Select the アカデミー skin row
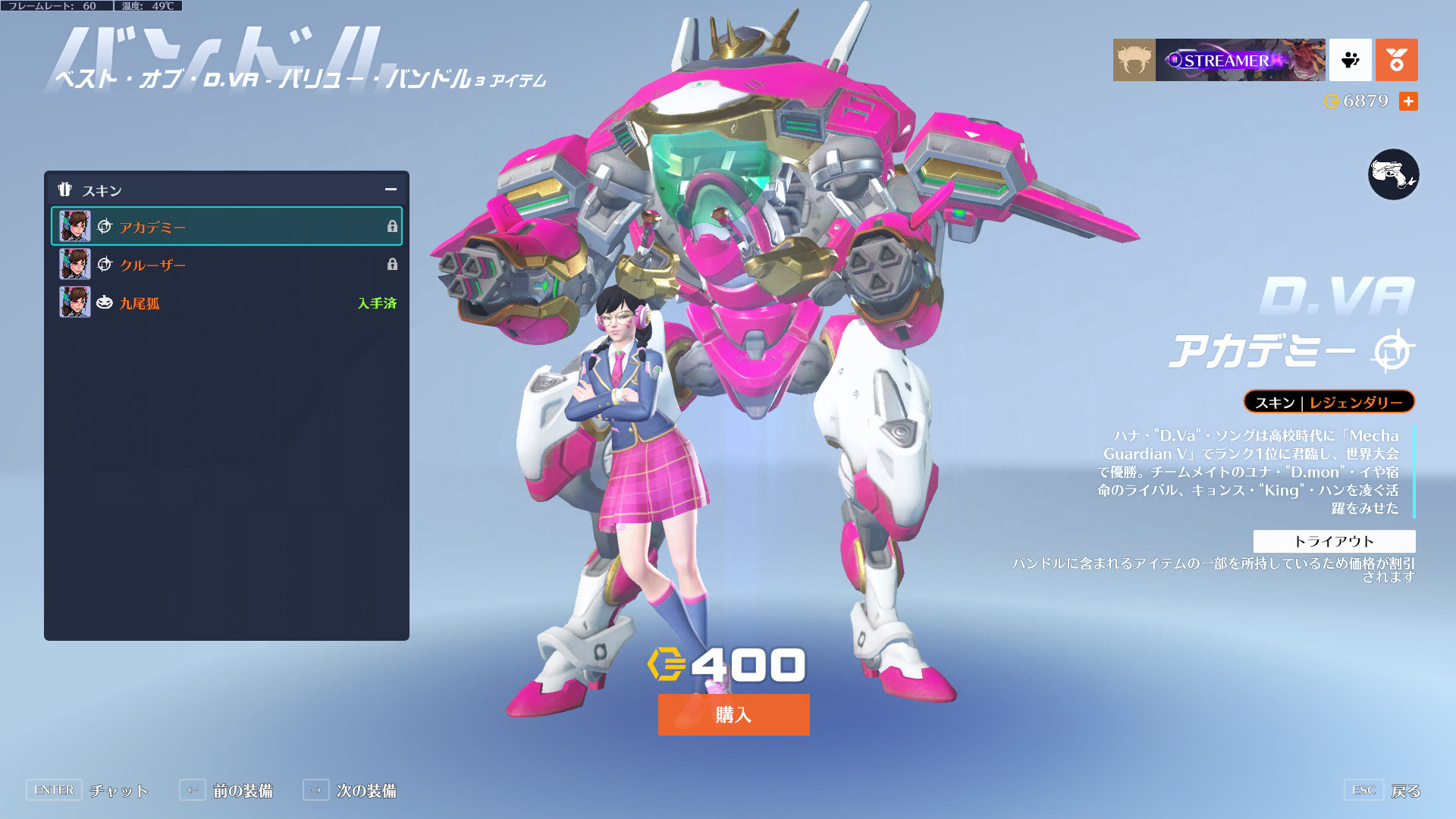1456x819 pixels. (226, 226)
